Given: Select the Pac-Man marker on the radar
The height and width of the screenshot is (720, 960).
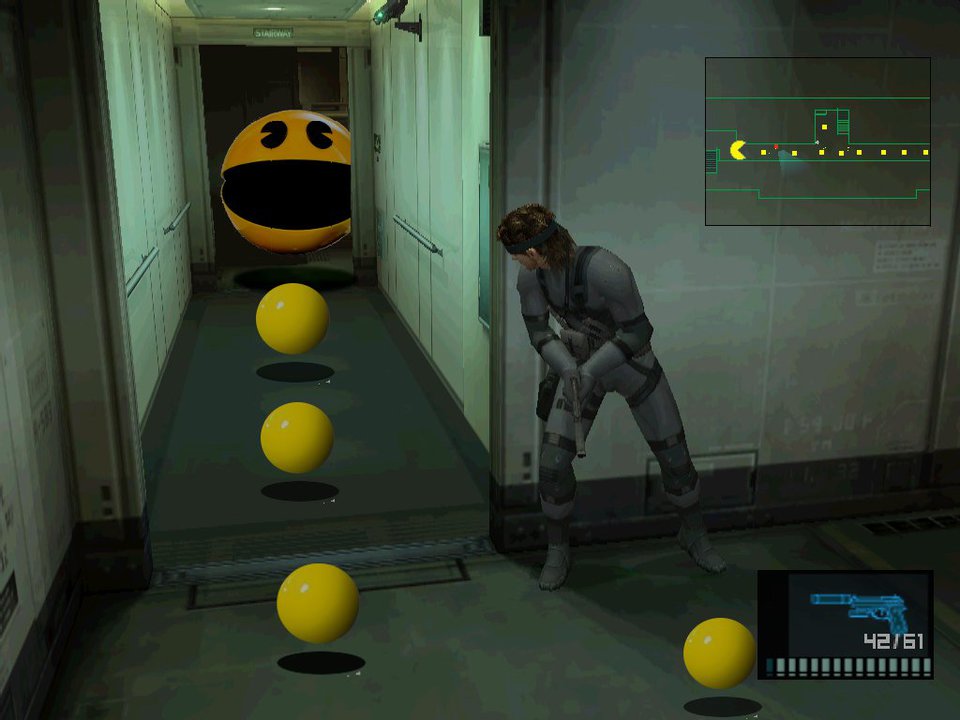Looking at the screenshot, I should [738, 151].
